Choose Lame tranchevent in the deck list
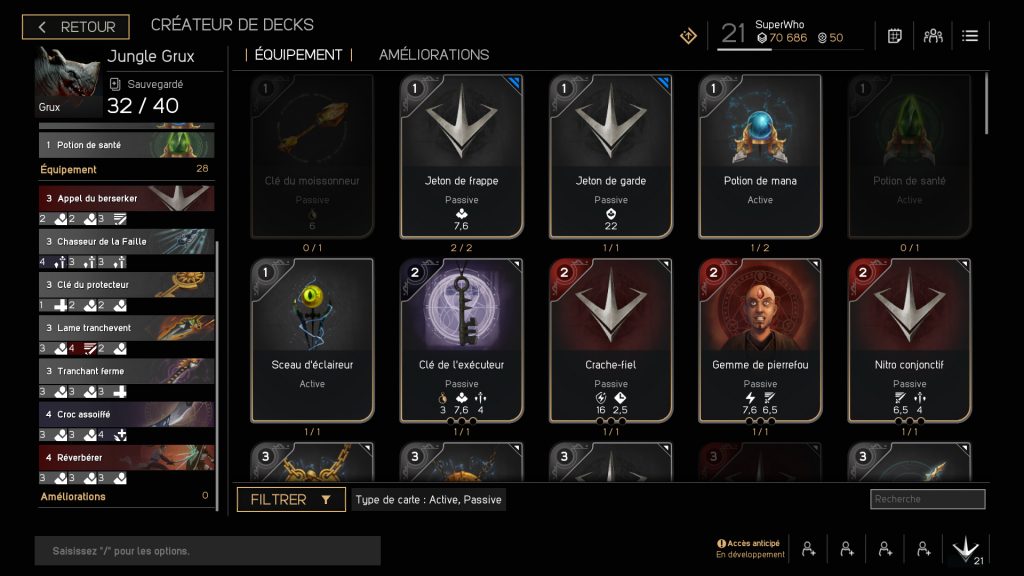The width and height of the screenshot is (1024, 576). point(126,327)
